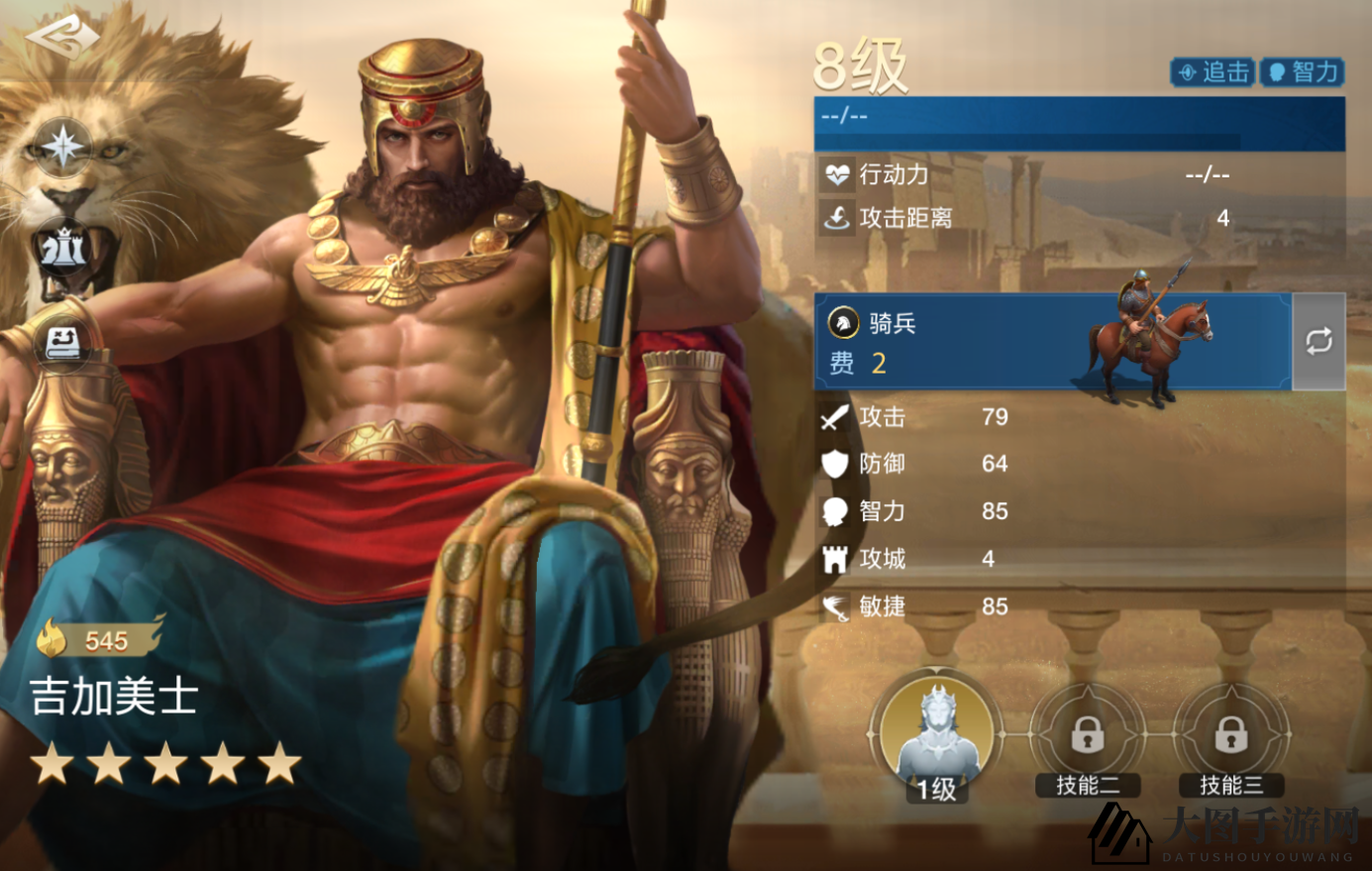Click the heart Action Points icon
The height and width of the screenshot is (871, 1372).
(x=837, y=173)
